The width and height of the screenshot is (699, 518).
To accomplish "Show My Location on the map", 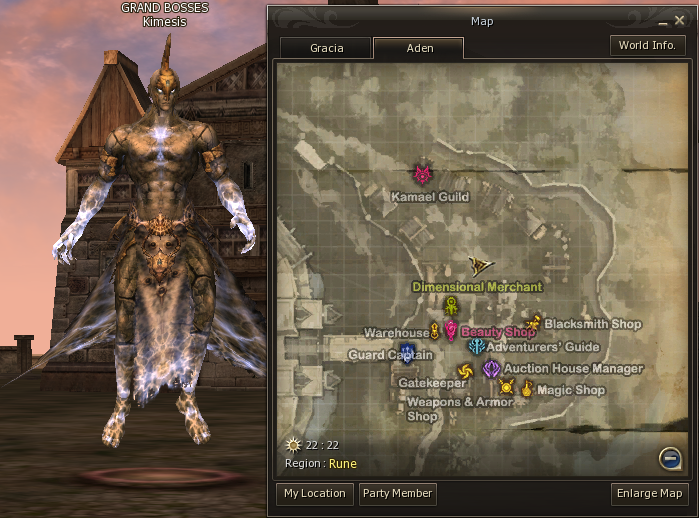I will click(x=314, y=493).
